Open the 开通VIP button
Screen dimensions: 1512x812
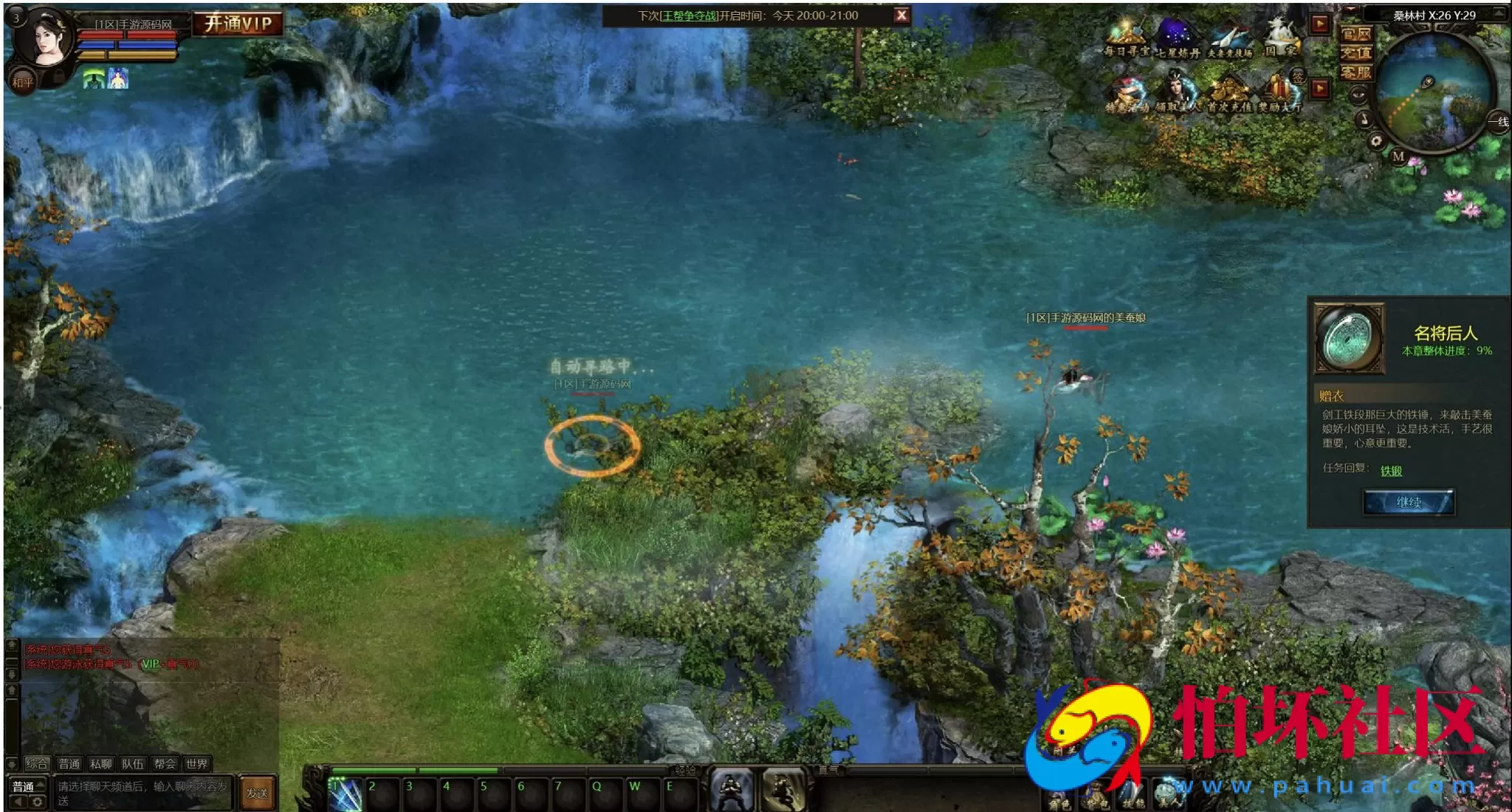click(x=238, y=24)
